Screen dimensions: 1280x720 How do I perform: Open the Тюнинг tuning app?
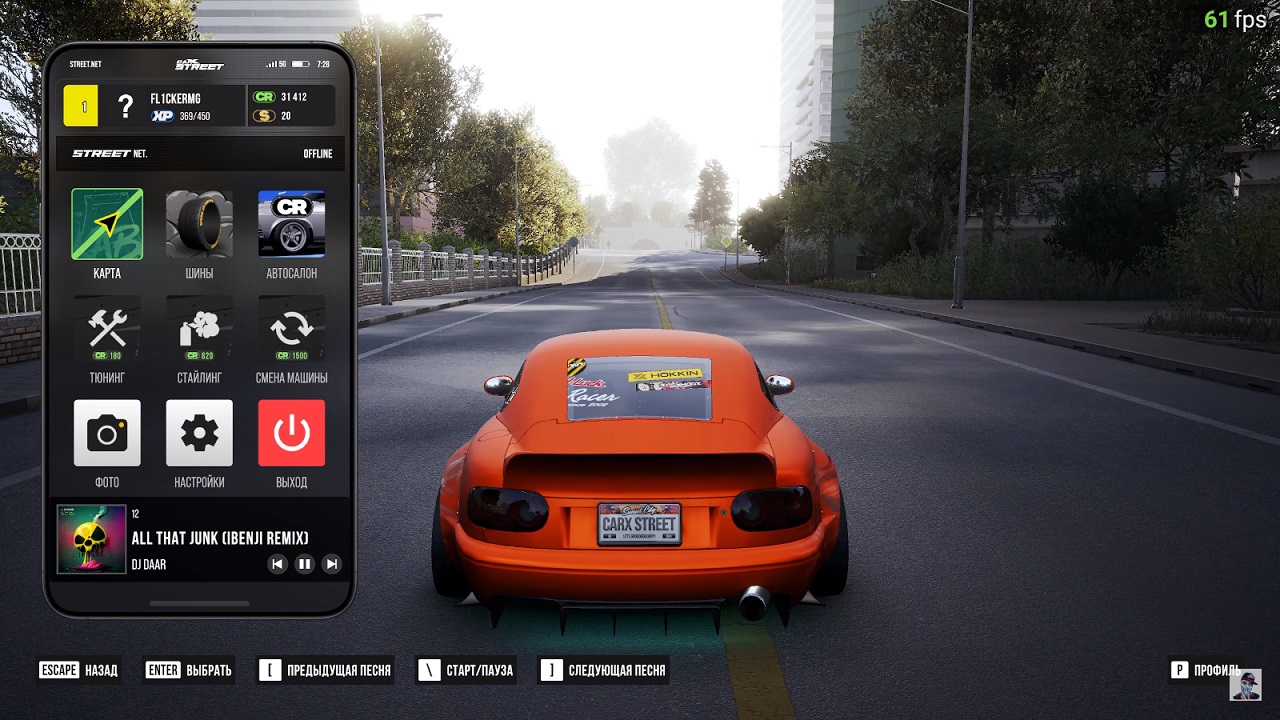coord(107,330)
